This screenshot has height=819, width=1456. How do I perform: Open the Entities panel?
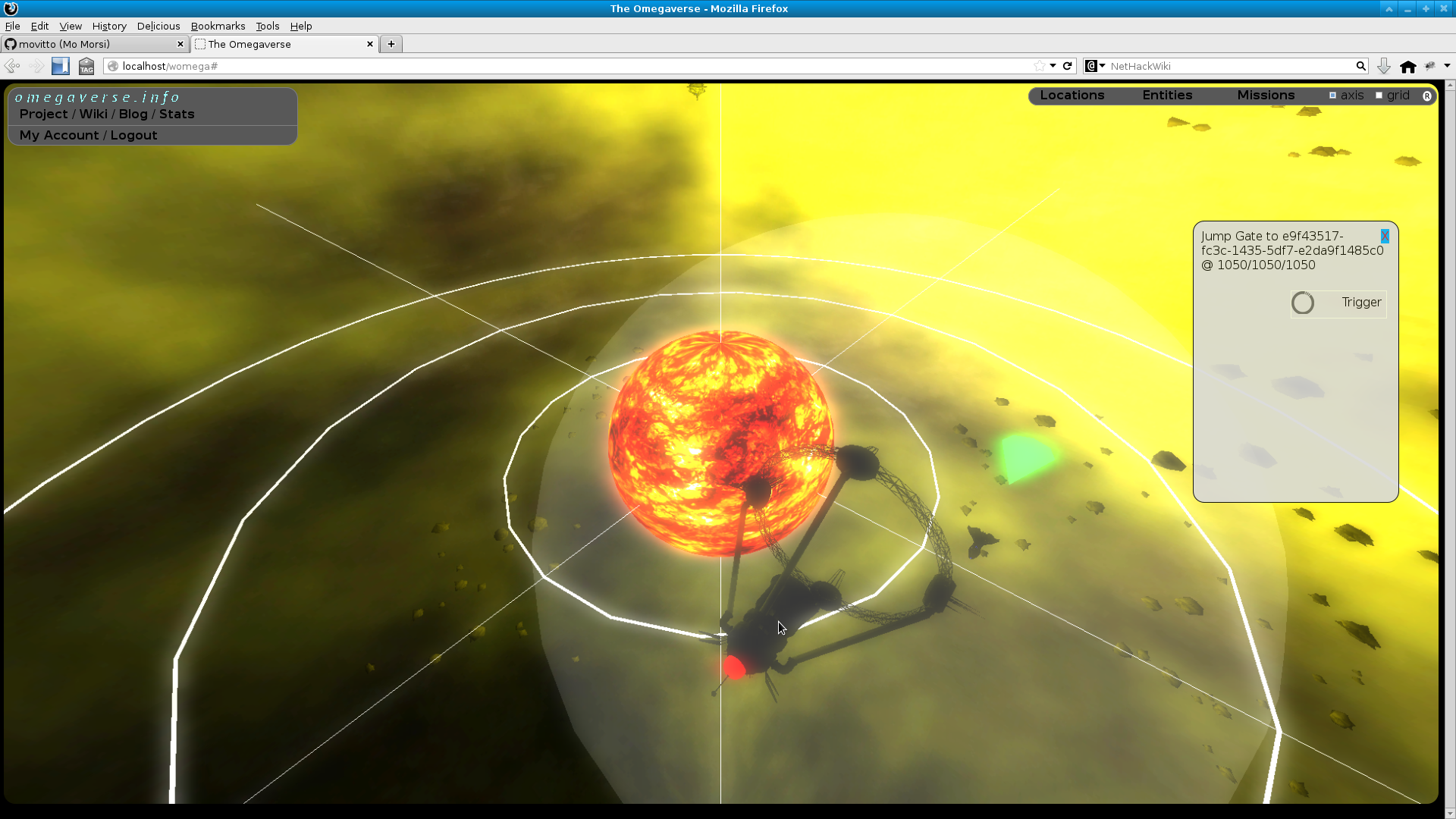point(1167,95)
